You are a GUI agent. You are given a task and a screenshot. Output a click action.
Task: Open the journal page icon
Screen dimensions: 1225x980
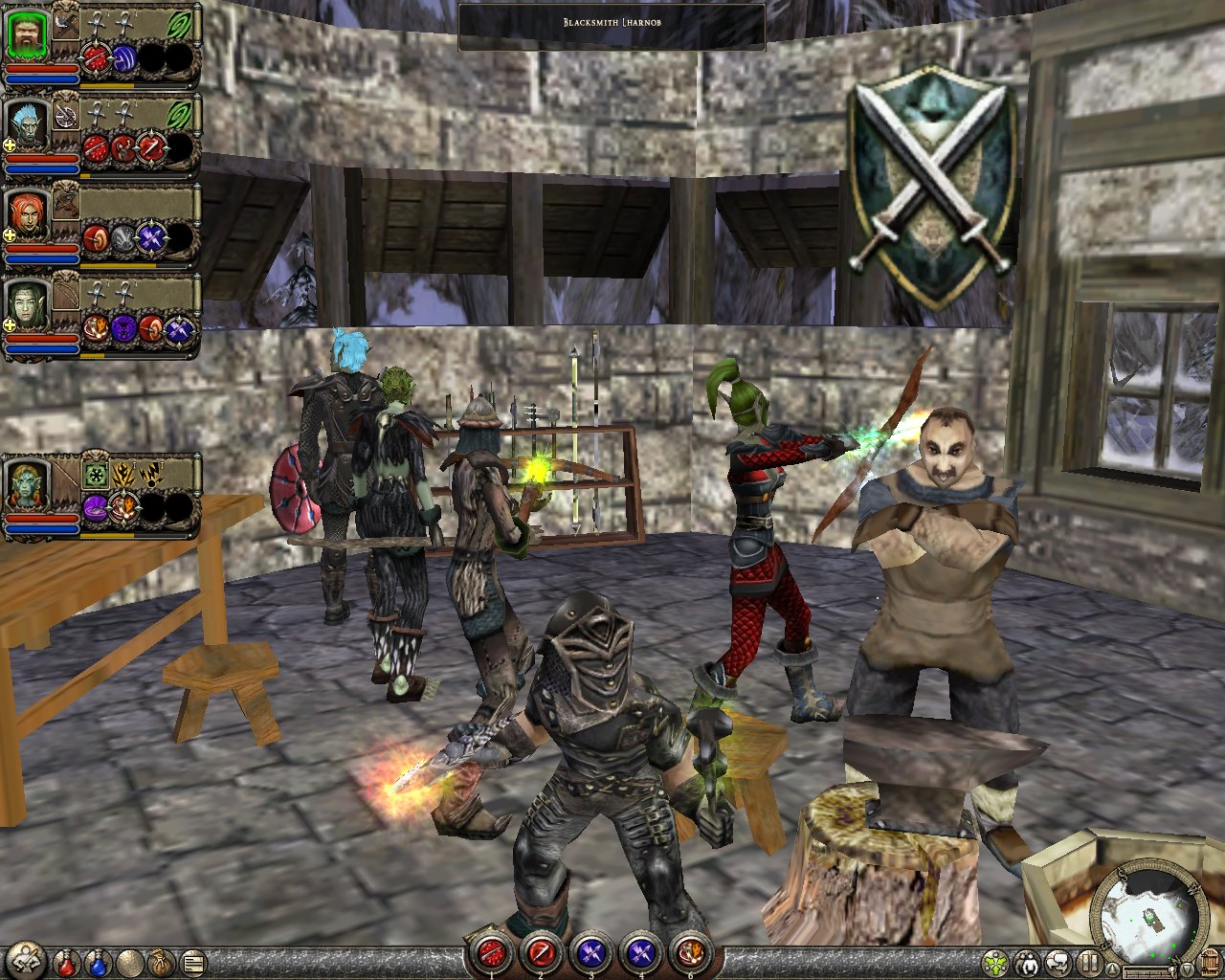pyautogui.click(x=191, y=961)
